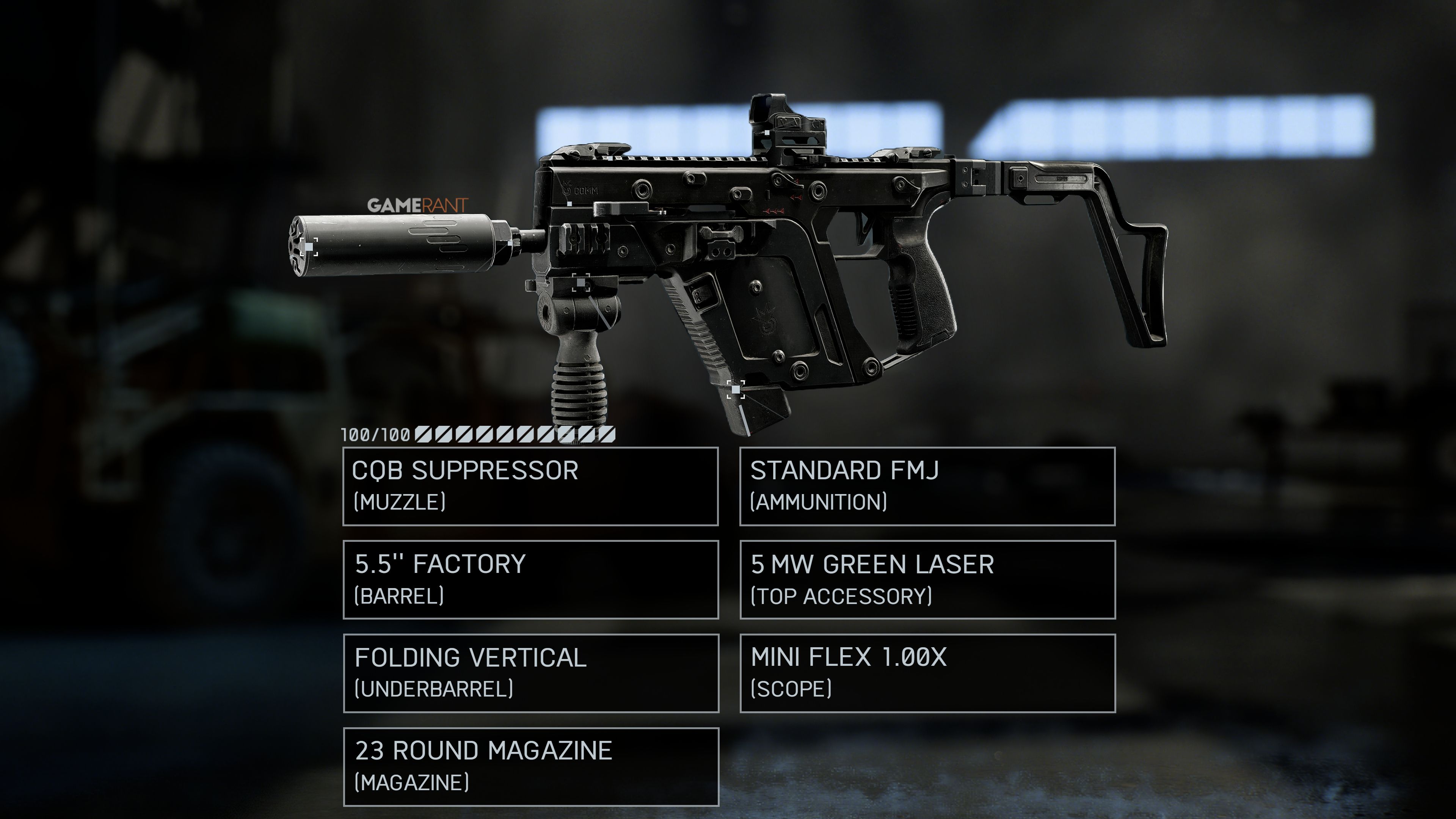The height and width of the screenshot is (819, 1456).
Task: Choose the 5 MW Green Laser accessory
Action: (x=927, y=579)
